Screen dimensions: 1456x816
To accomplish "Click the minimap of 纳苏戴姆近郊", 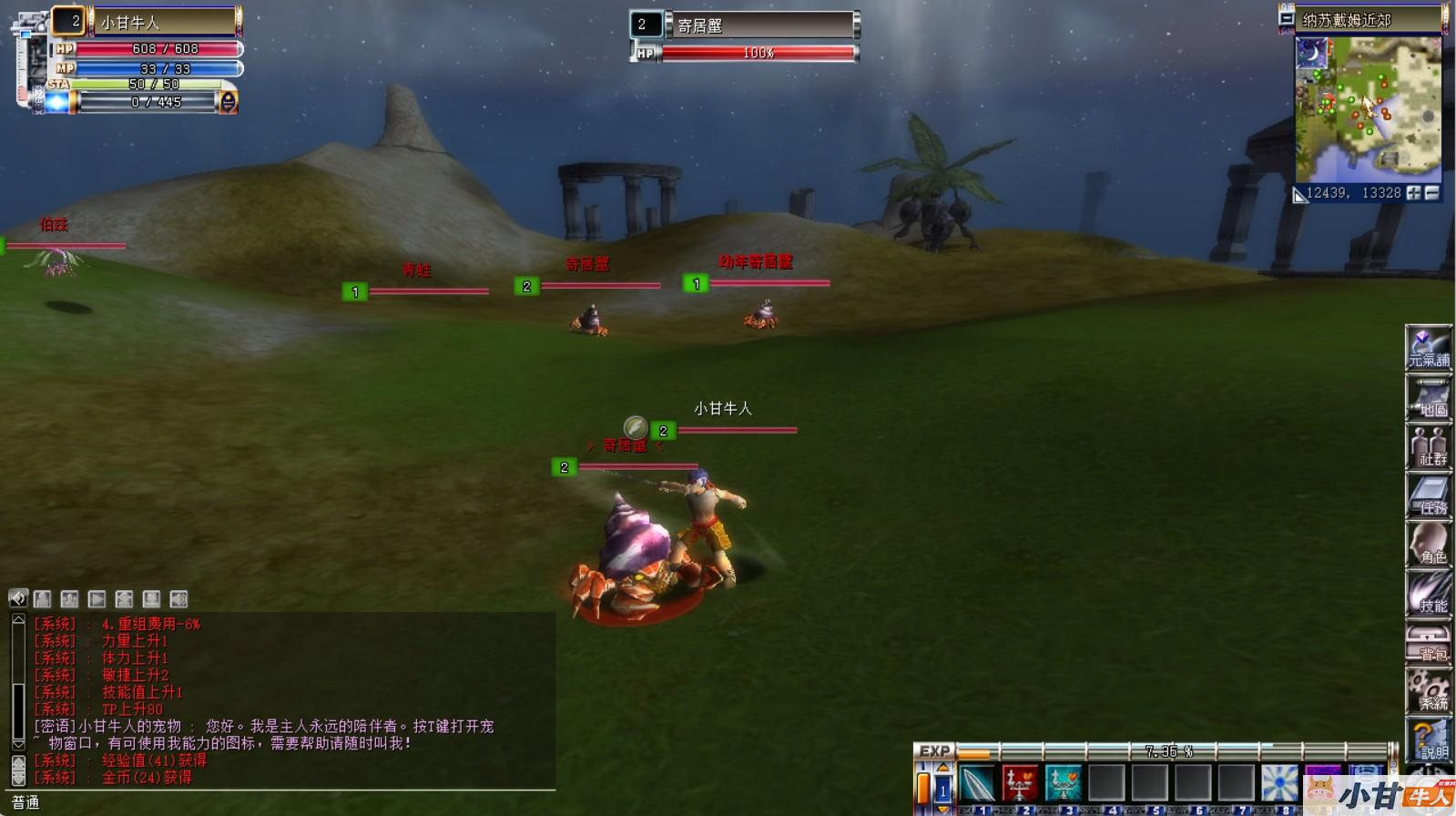I will point(1368,109).
